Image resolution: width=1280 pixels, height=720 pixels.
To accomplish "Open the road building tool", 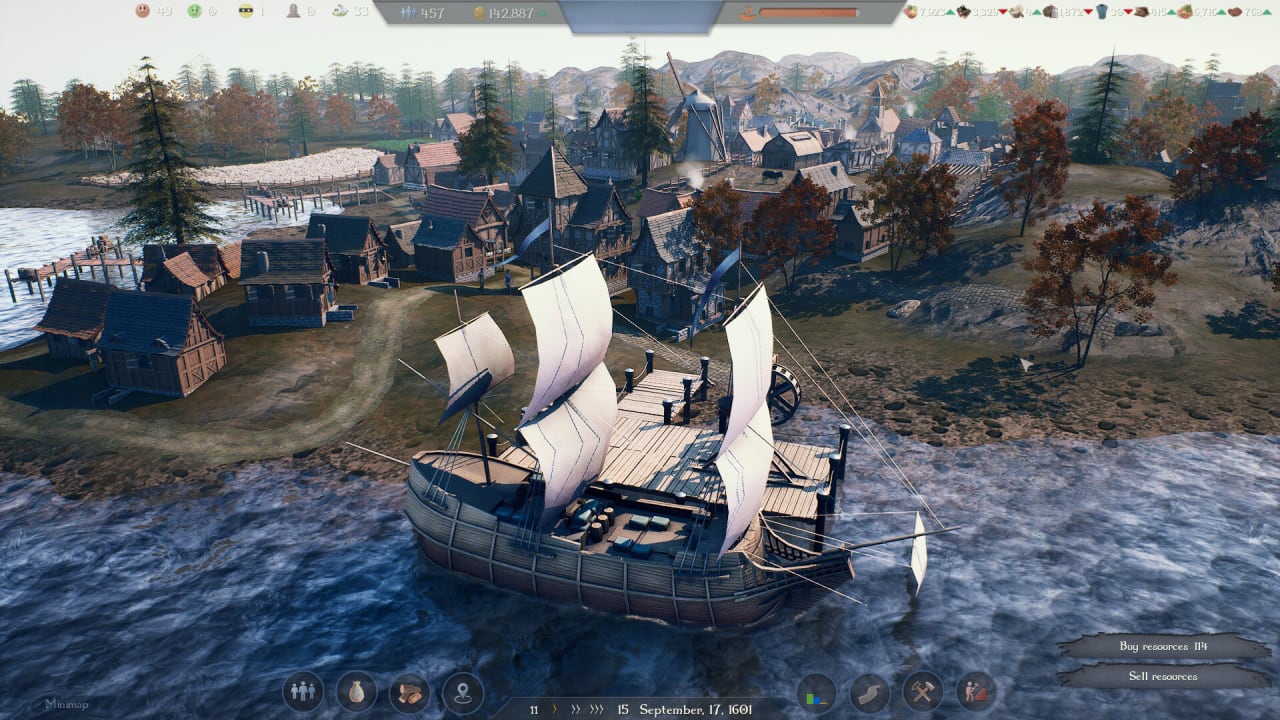I will [x=870, y=692].
